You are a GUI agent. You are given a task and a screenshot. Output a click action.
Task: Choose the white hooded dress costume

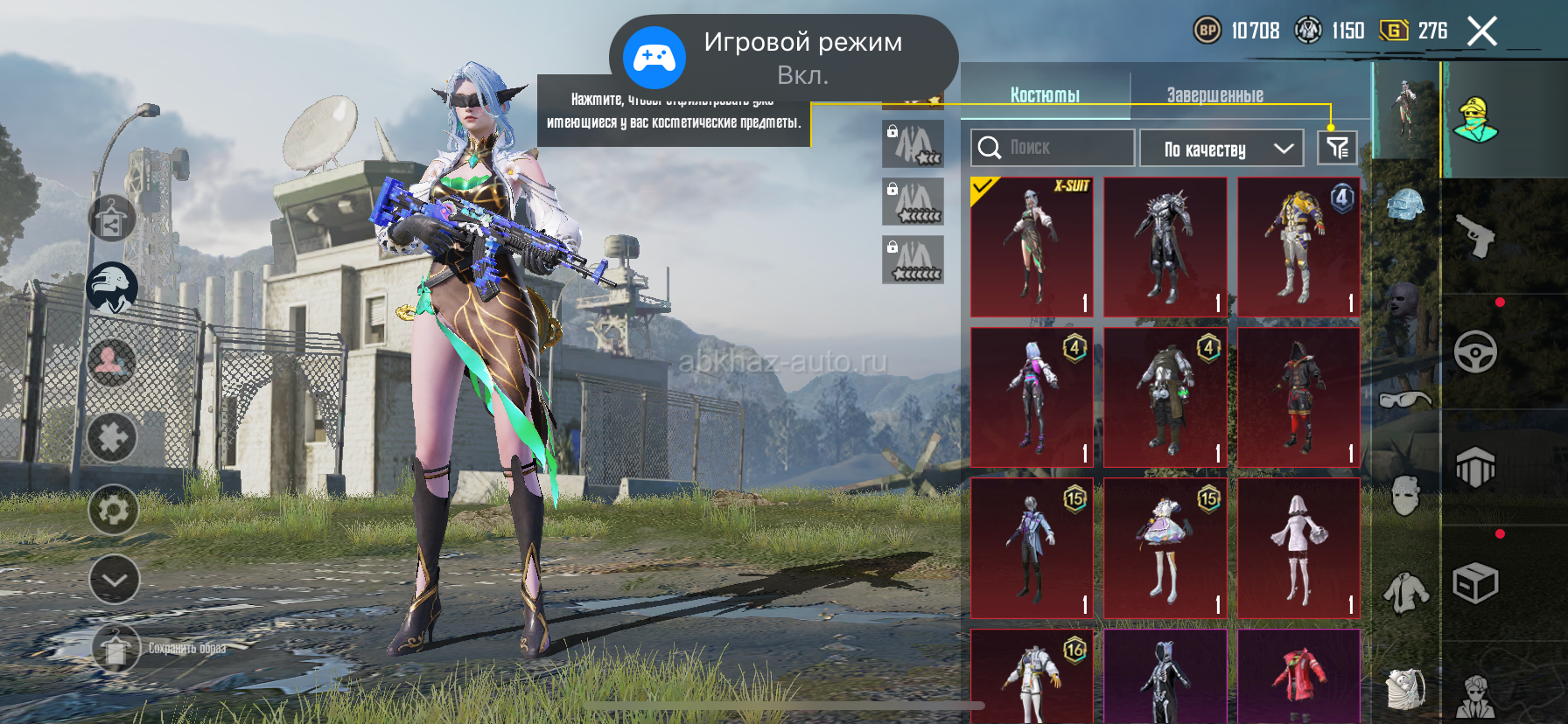1298,548
